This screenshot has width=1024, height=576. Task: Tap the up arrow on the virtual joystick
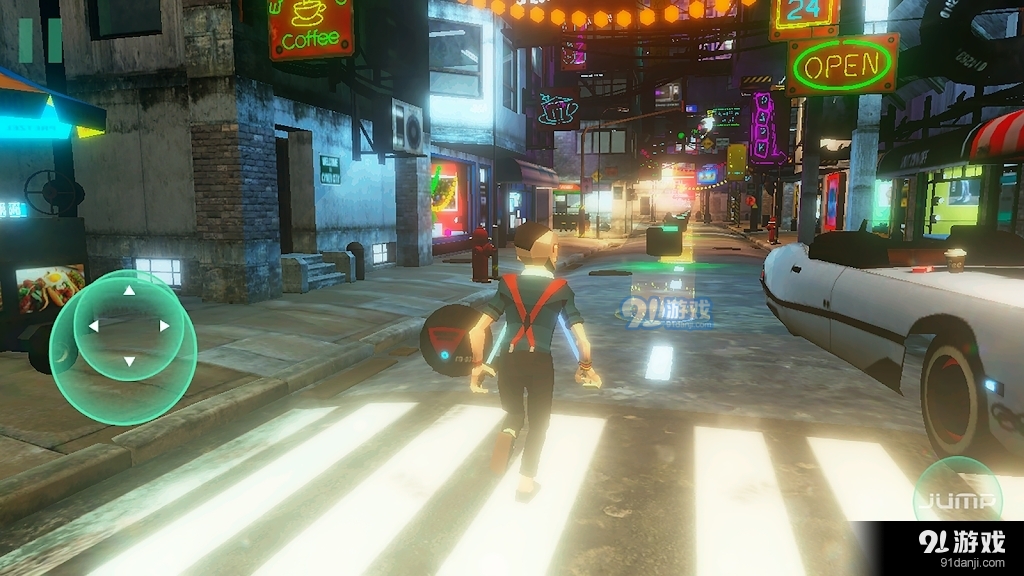coord(129,291)
